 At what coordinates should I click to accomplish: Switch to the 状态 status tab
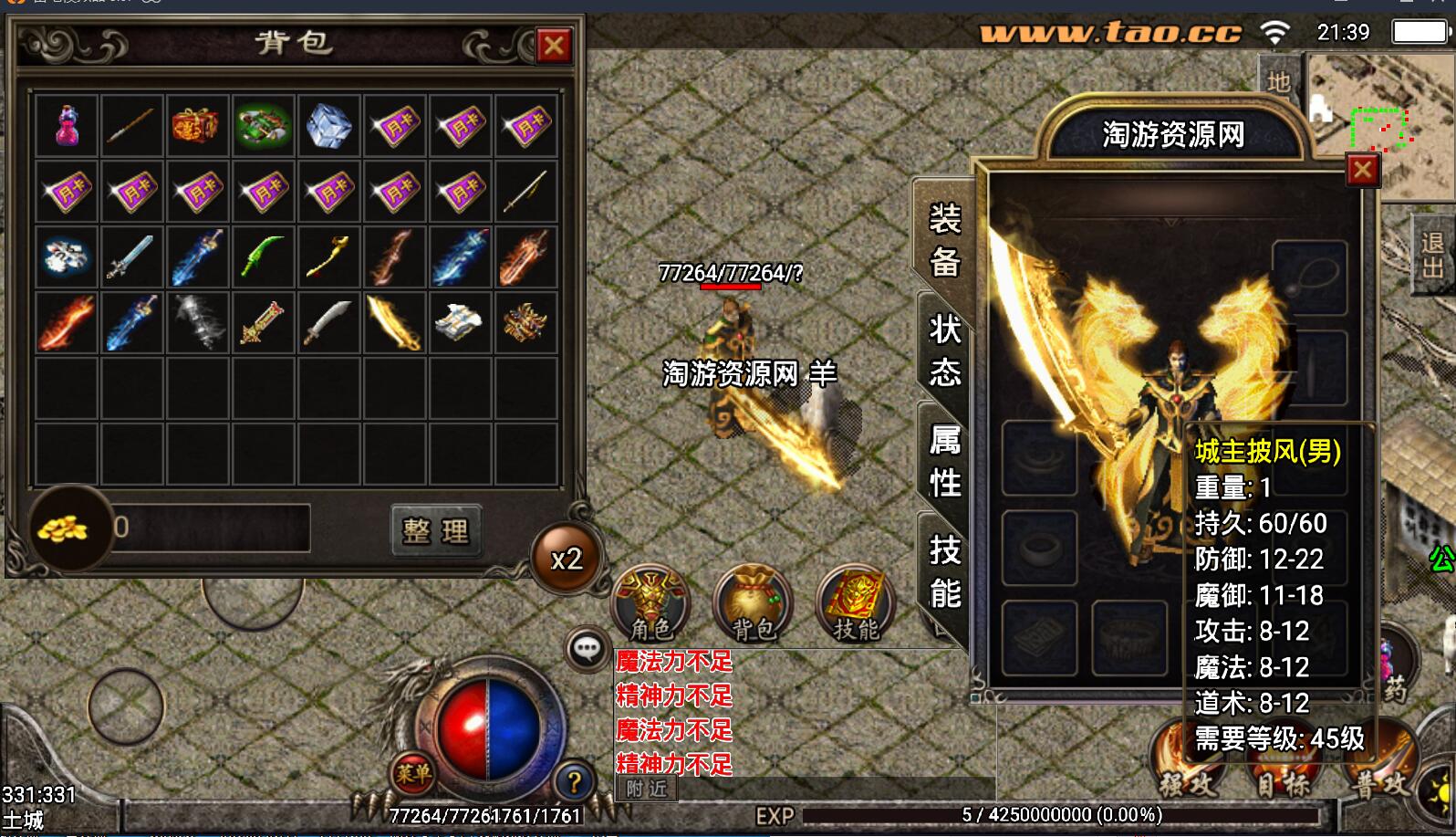(944, 350)
